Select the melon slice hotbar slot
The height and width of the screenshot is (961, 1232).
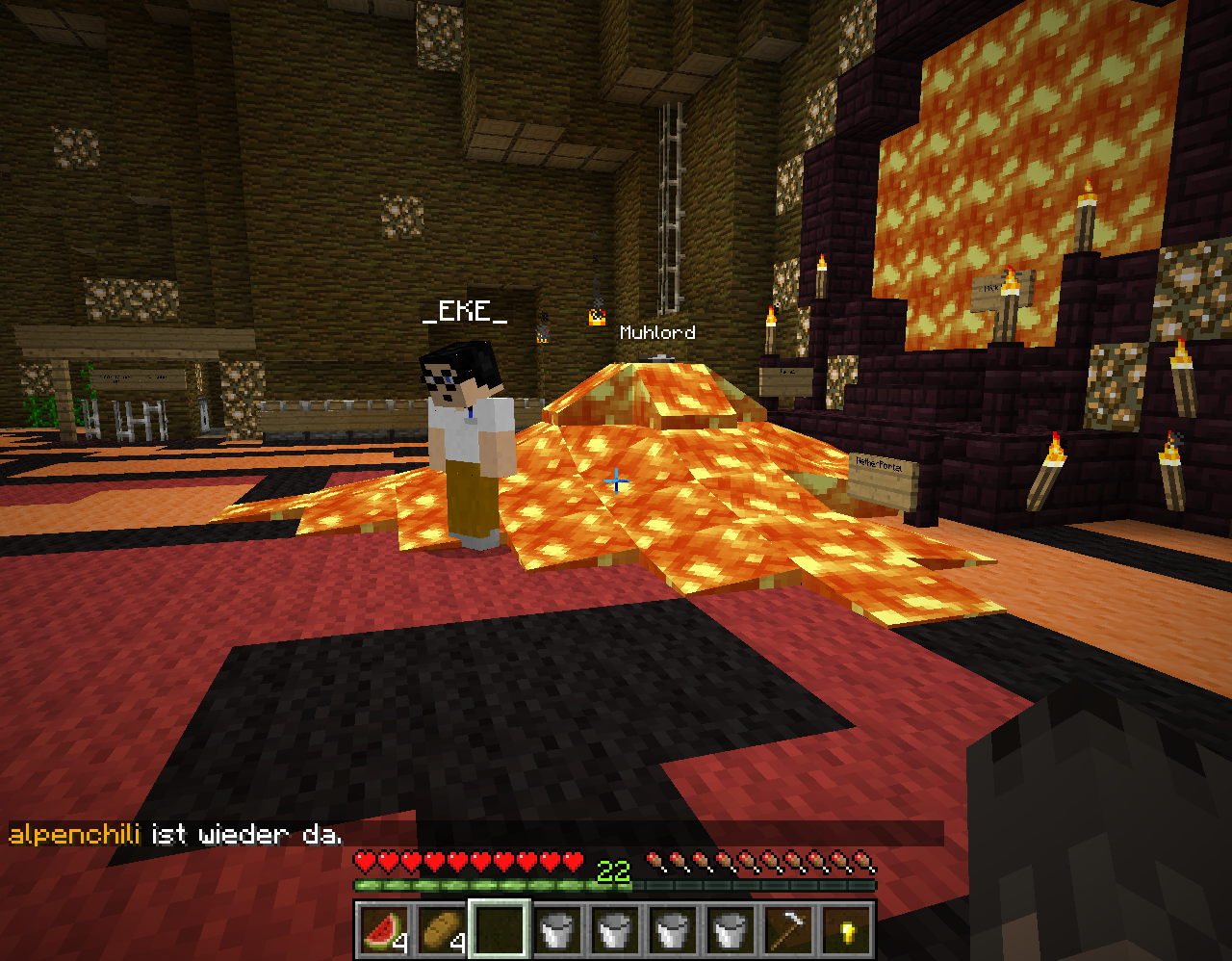[383, 930]
